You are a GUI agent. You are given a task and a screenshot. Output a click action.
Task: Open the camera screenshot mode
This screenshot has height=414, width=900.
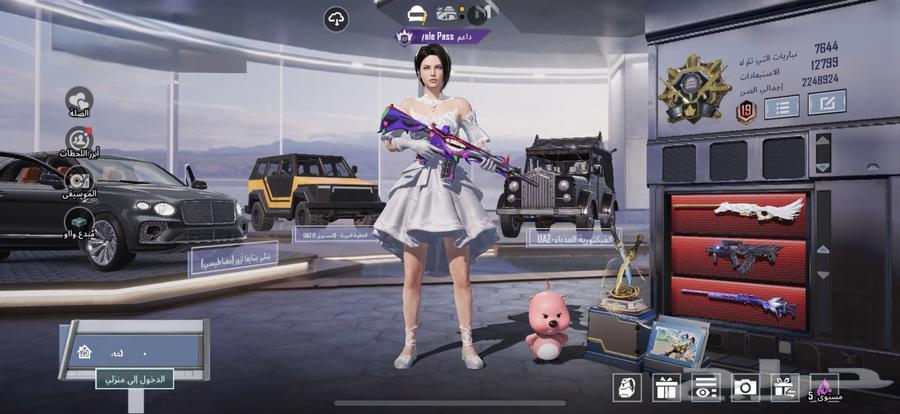click(x=744, y=388)
